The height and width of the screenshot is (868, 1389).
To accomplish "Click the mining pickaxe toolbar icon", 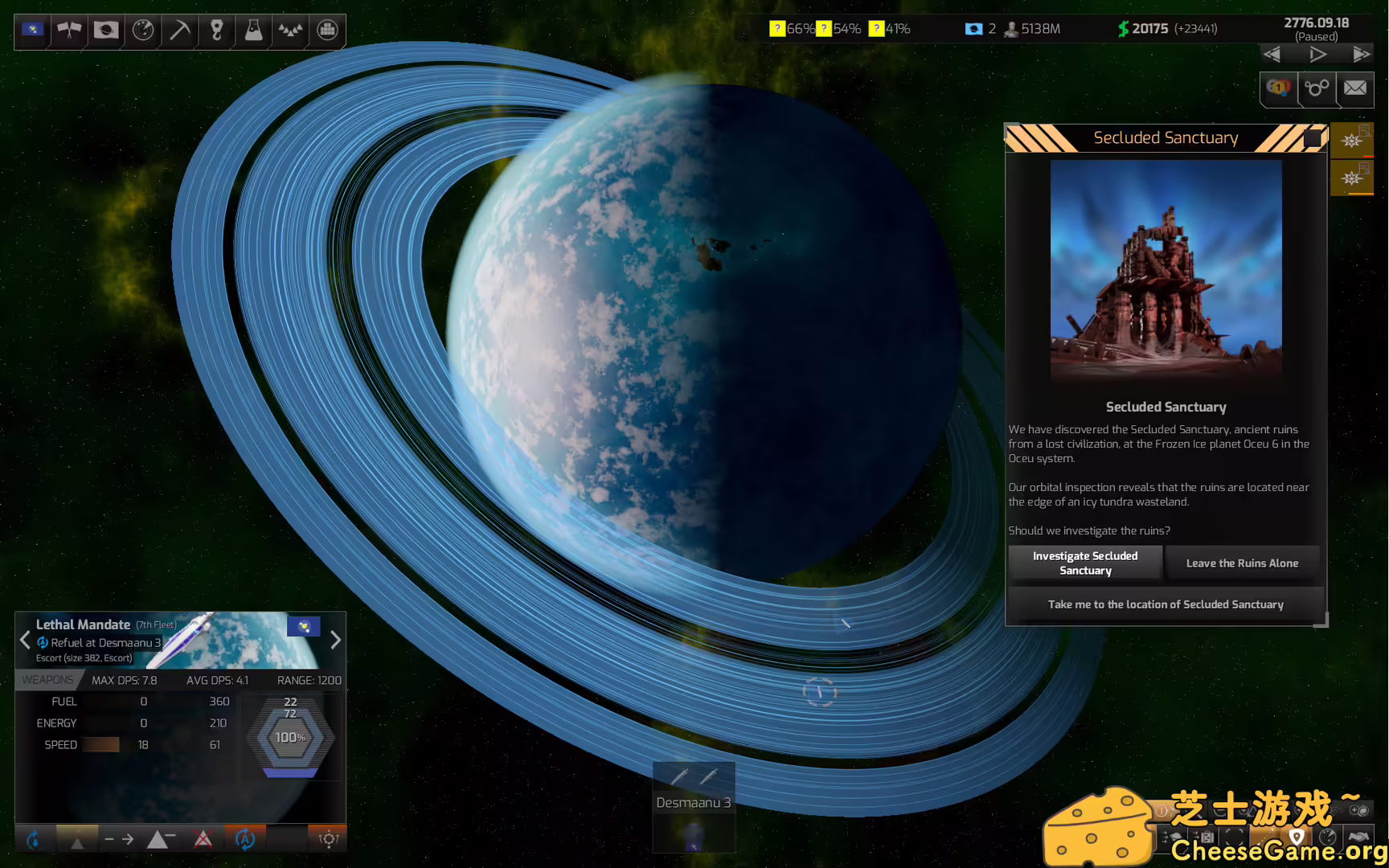I will pos(178,31).
